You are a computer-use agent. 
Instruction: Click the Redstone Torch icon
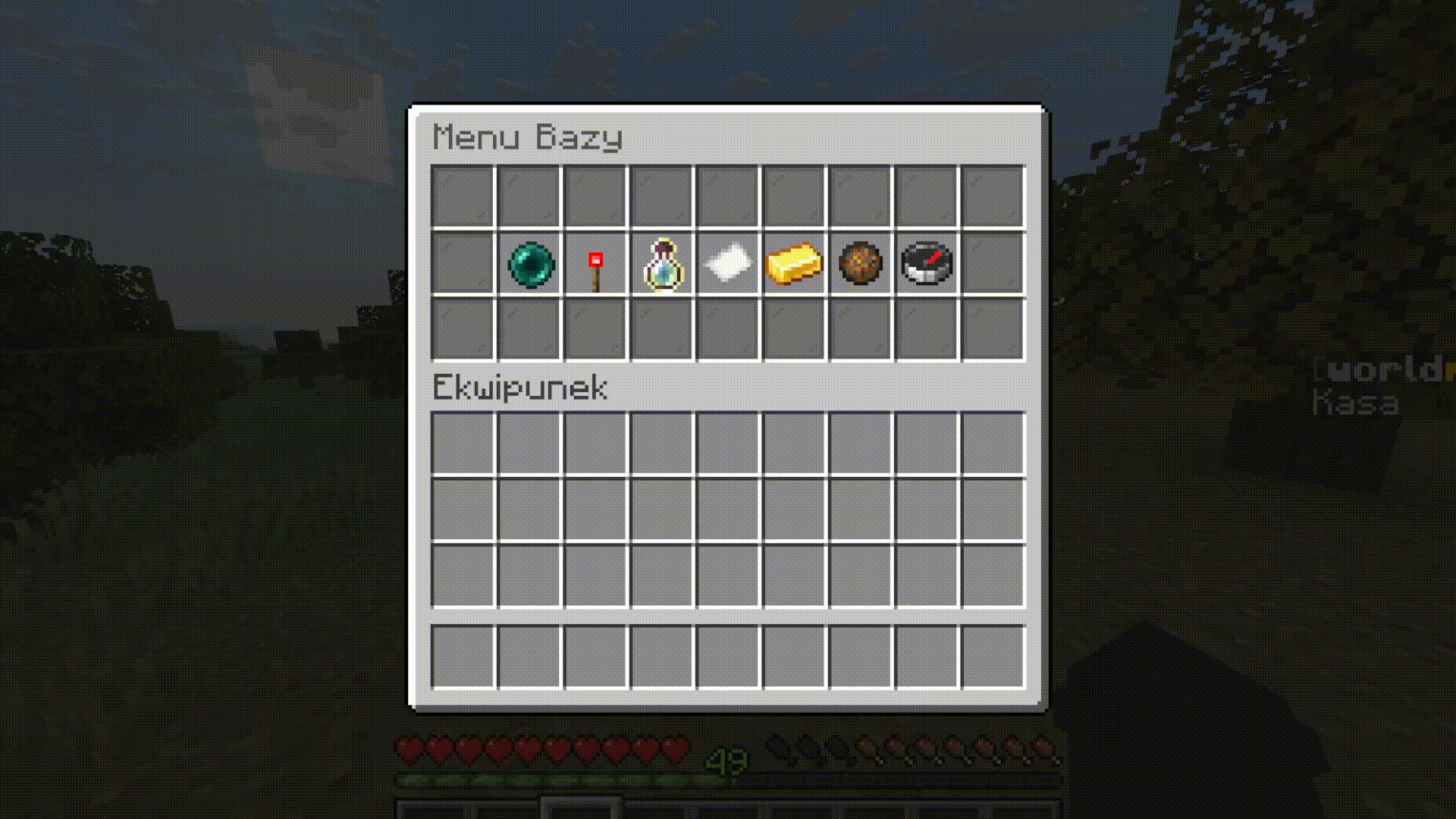coord(595,263)
